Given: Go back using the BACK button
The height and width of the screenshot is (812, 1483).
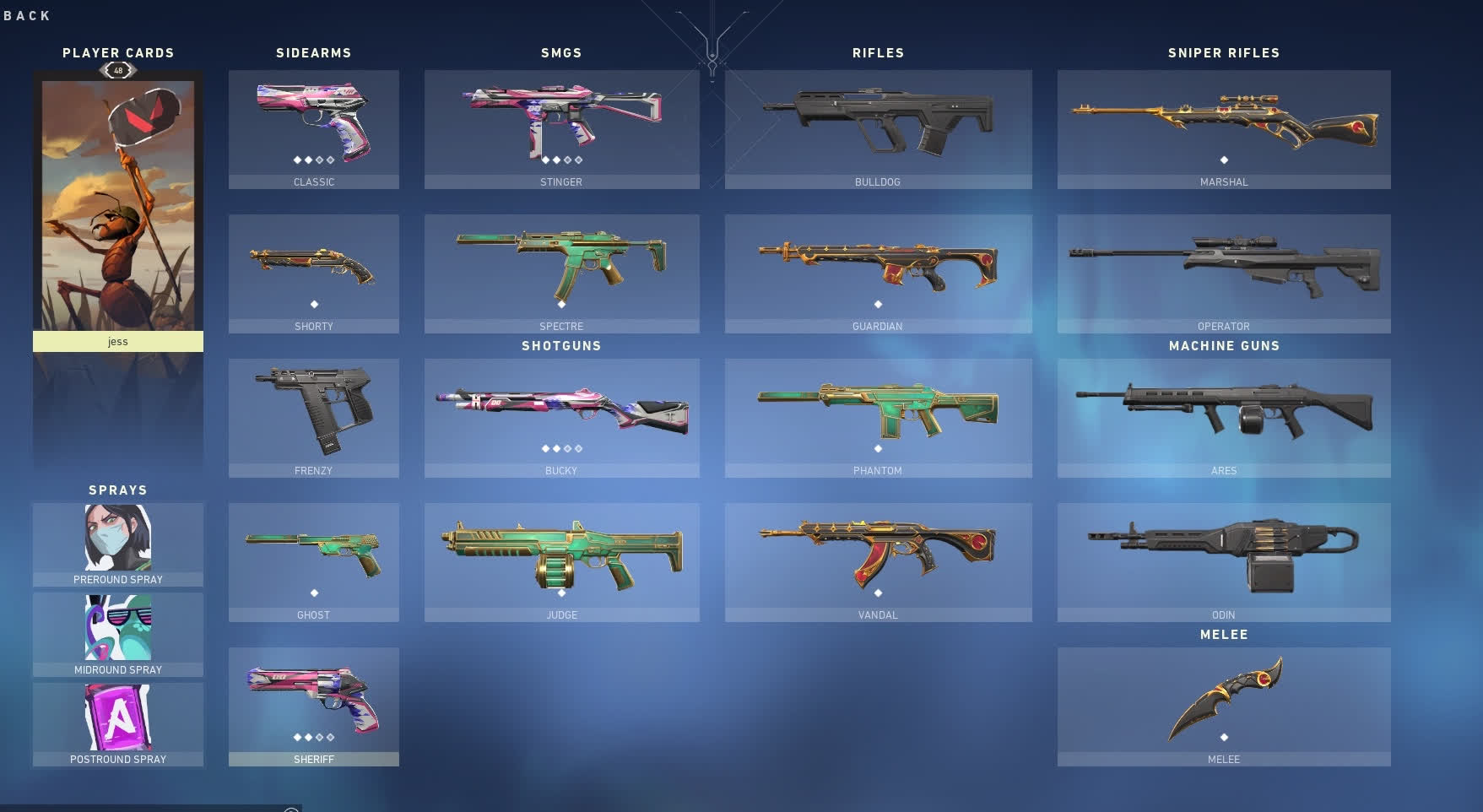Looking at the screenshot, I should pos(27,15).
